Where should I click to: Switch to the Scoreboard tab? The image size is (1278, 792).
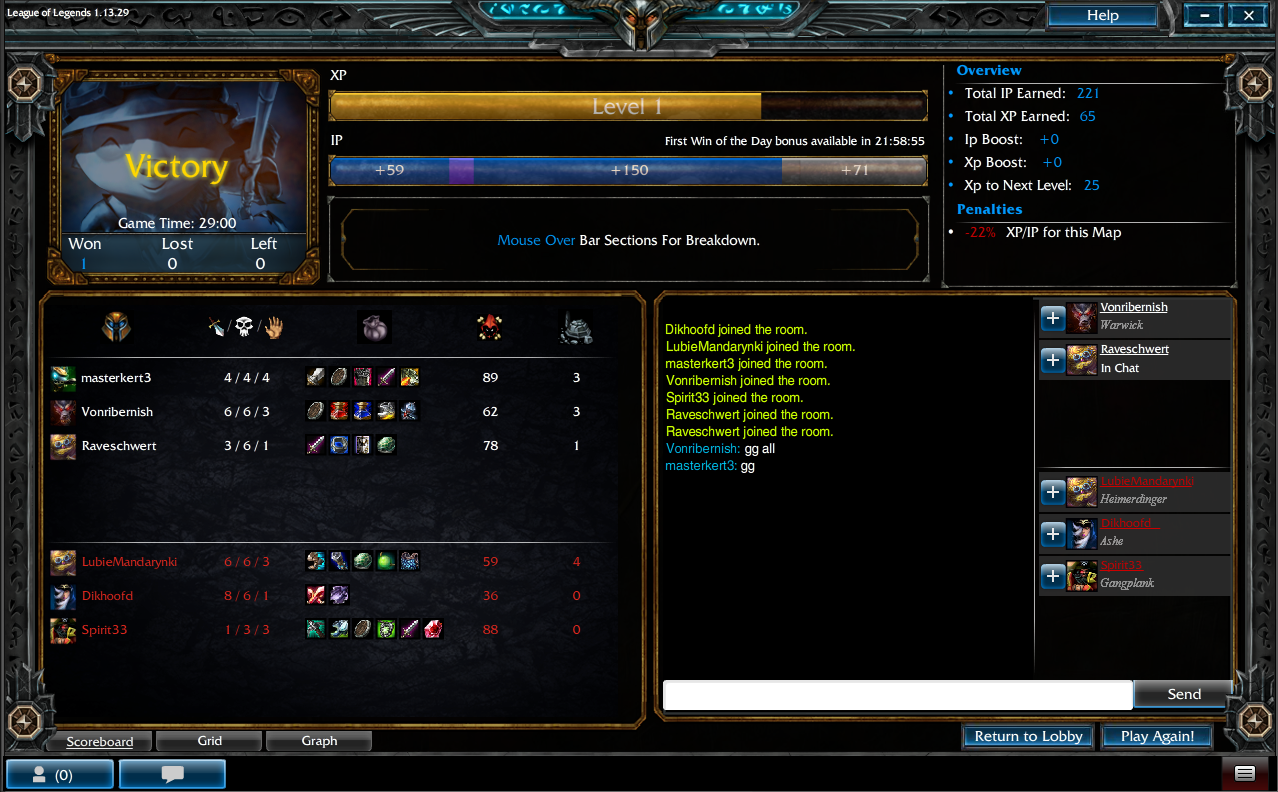click(x=99, y=741)
